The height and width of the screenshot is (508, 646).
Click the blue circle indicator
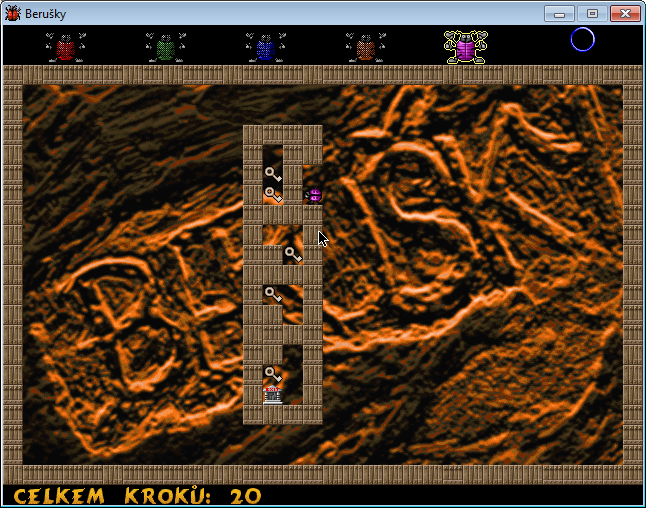[x=582, y=39]
